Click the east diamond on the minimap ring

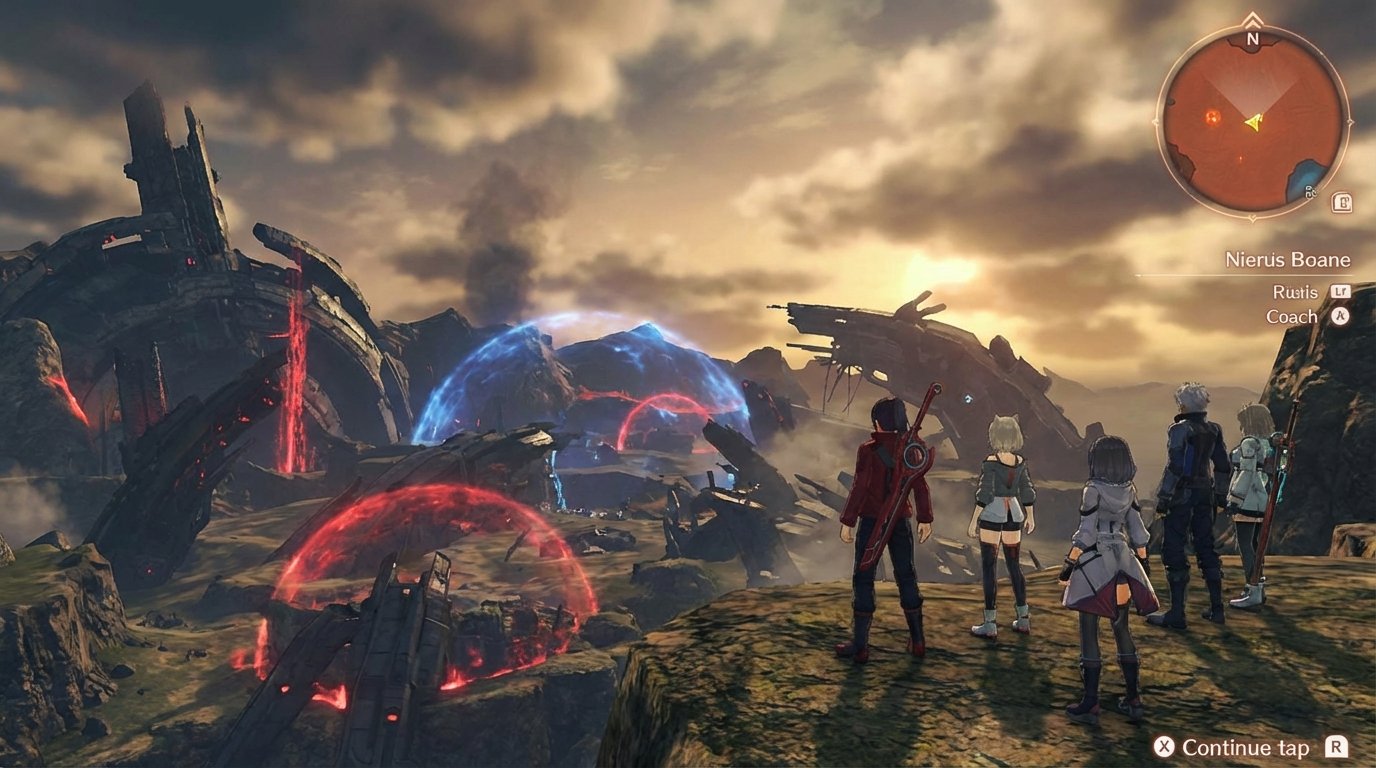(1352, 122)
